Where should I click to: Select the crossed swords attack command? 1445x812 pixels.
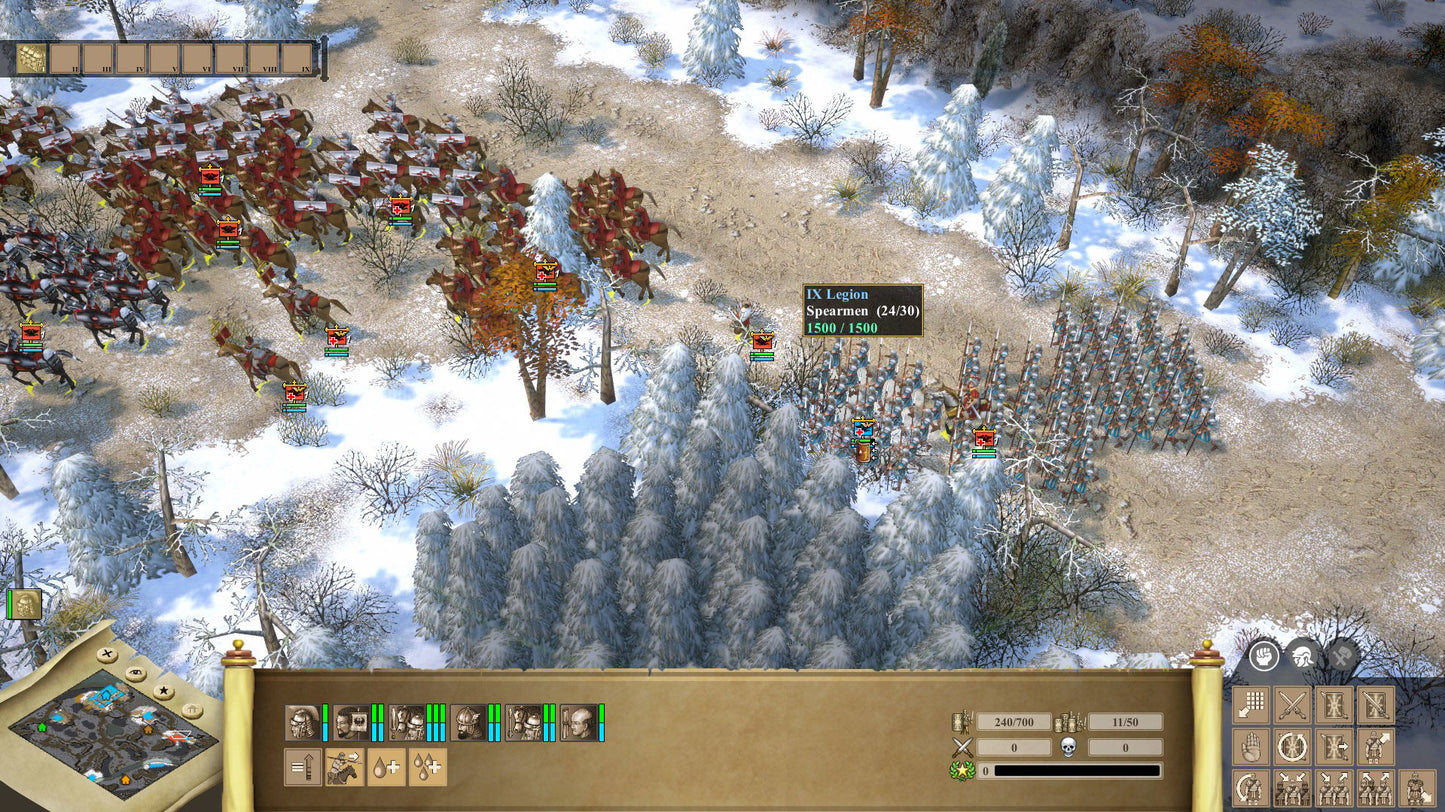(1293, 705)
